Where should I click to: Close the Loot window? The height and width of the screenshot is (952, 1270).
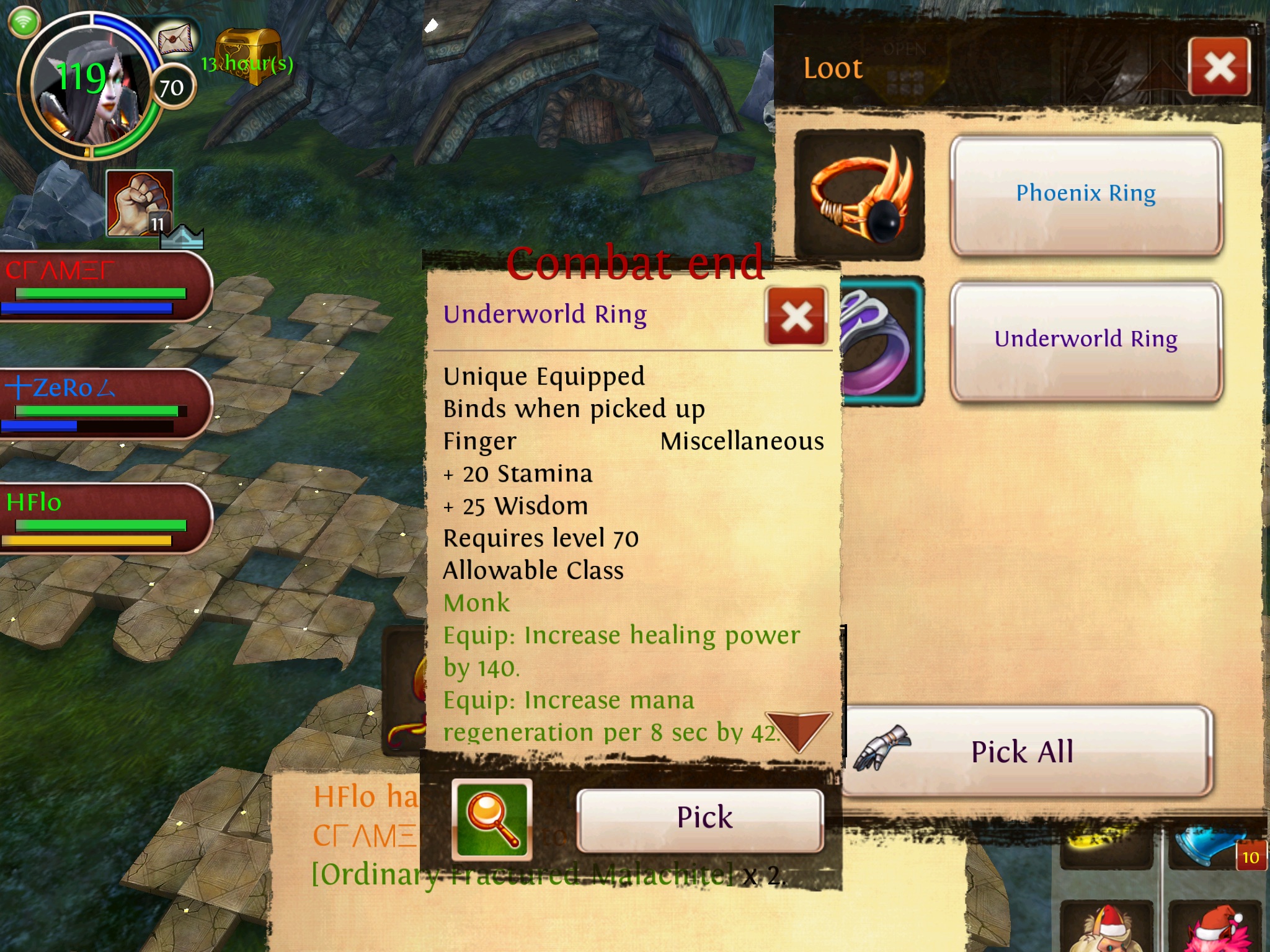[x=1219, y=67]
